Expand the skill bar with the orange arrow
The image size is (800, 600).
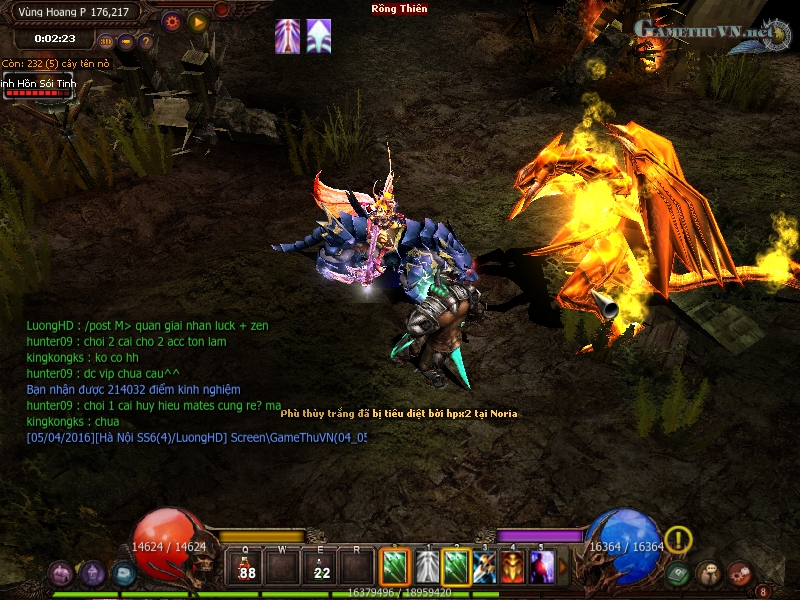563,568
